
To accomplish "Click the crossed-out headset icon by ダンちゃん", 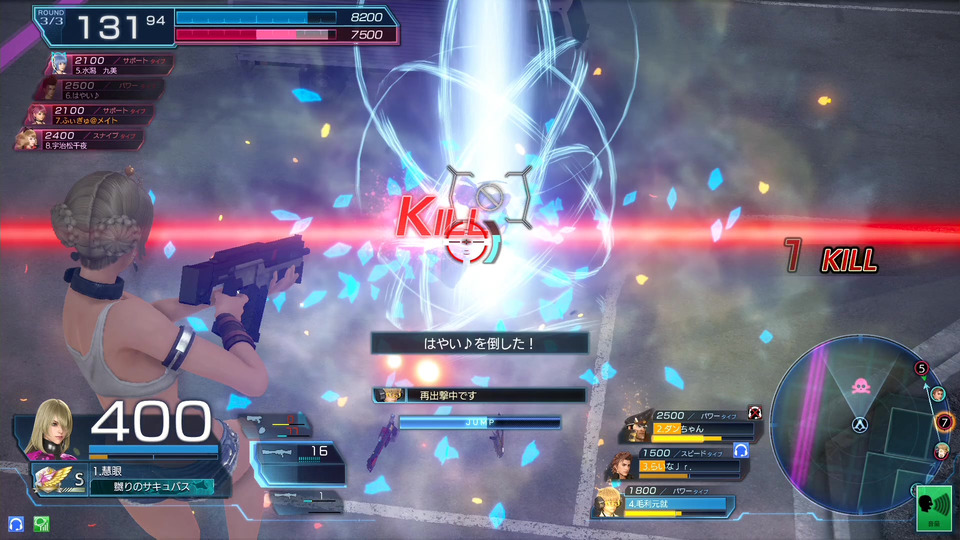I will point(754,411).
